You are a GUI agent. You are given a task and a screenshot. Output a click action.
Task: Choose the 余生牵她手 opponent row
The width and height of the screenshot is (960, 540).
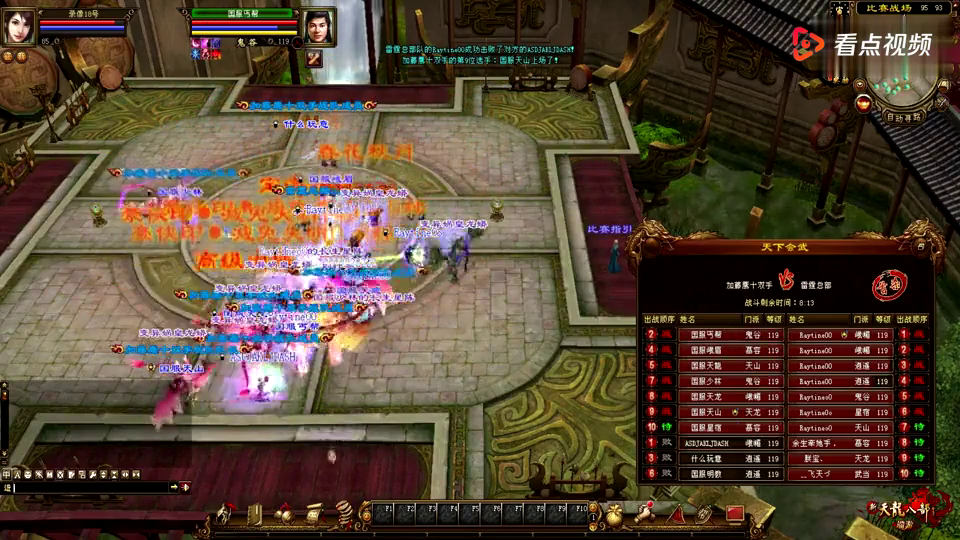coord(839,442)
